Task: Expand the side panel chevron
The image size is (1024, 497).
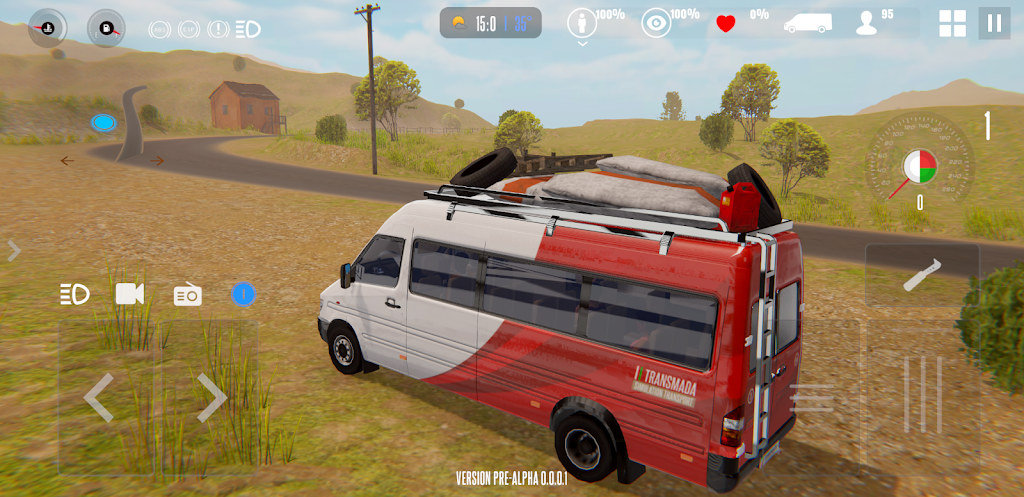Action: point(14,251)
